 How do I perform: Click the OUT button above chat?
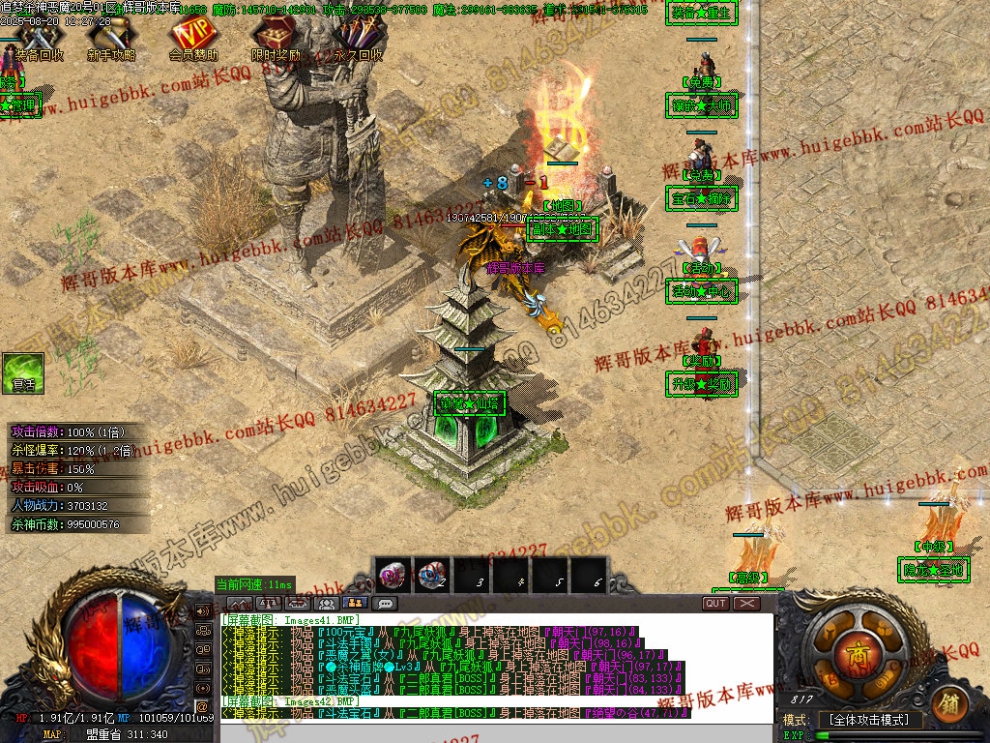[716, 604]
